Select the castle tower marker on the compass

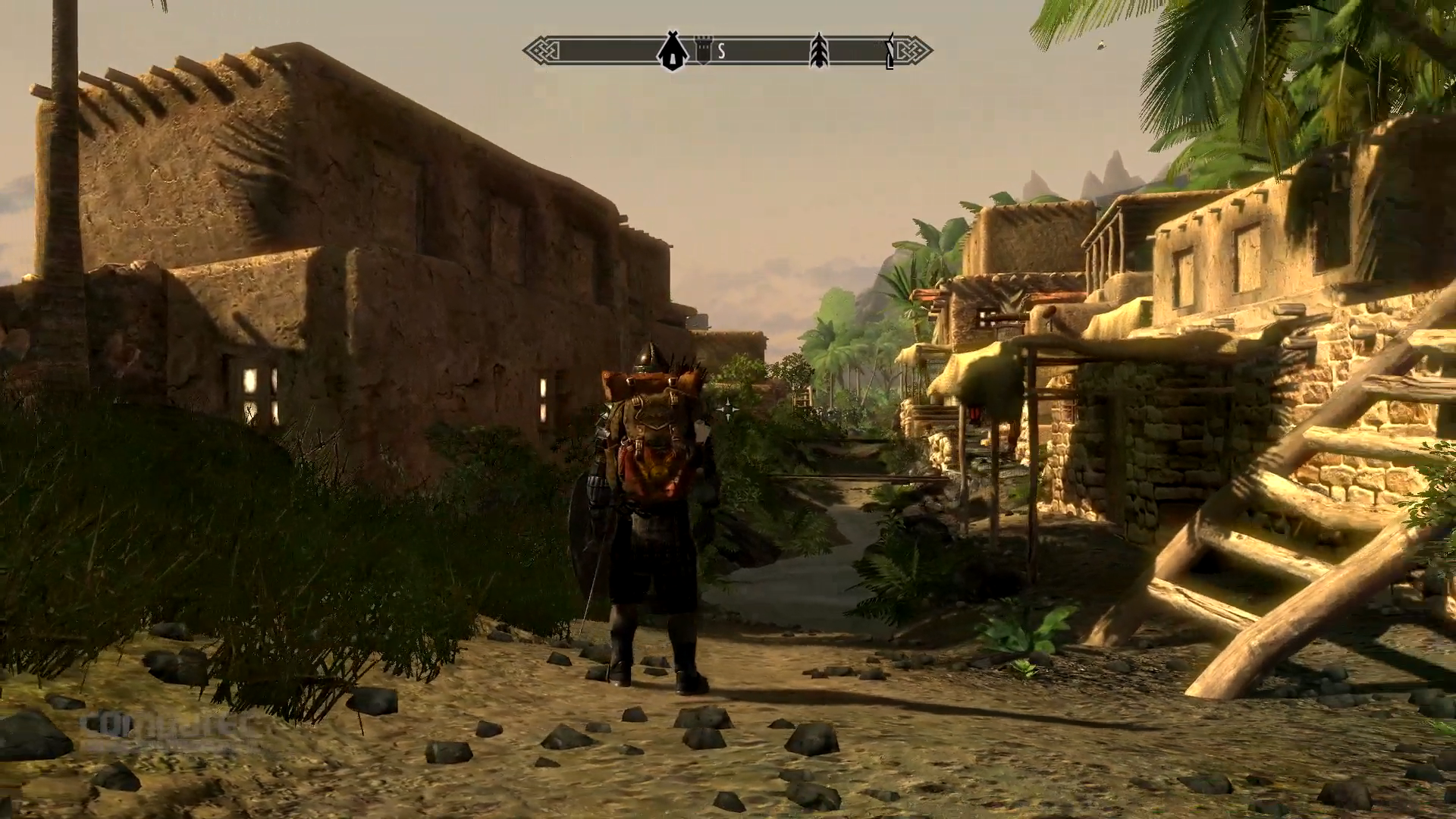coord(703,52)
